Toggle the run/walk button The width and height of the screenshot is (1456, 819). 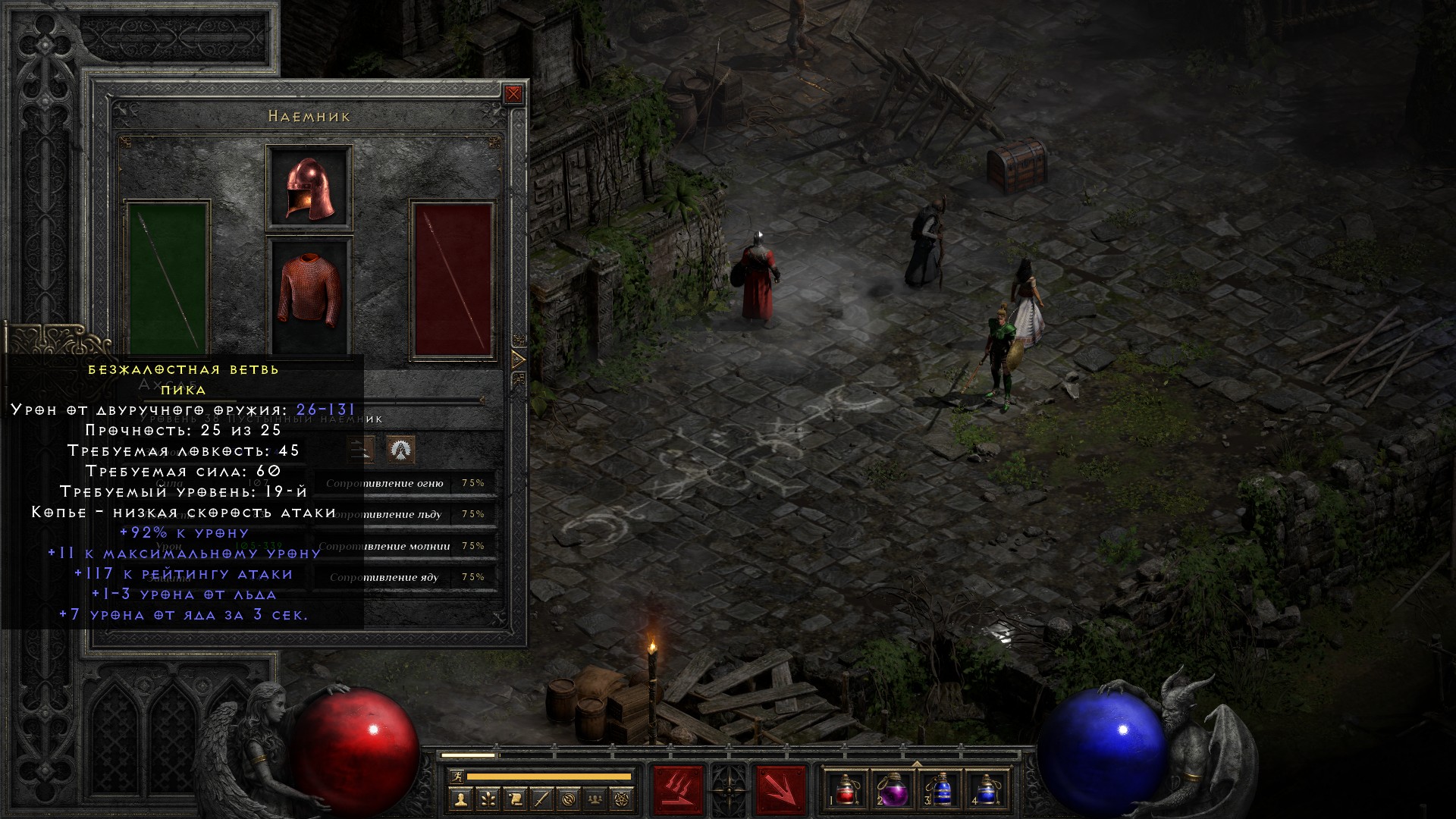[x=456, y=777]
